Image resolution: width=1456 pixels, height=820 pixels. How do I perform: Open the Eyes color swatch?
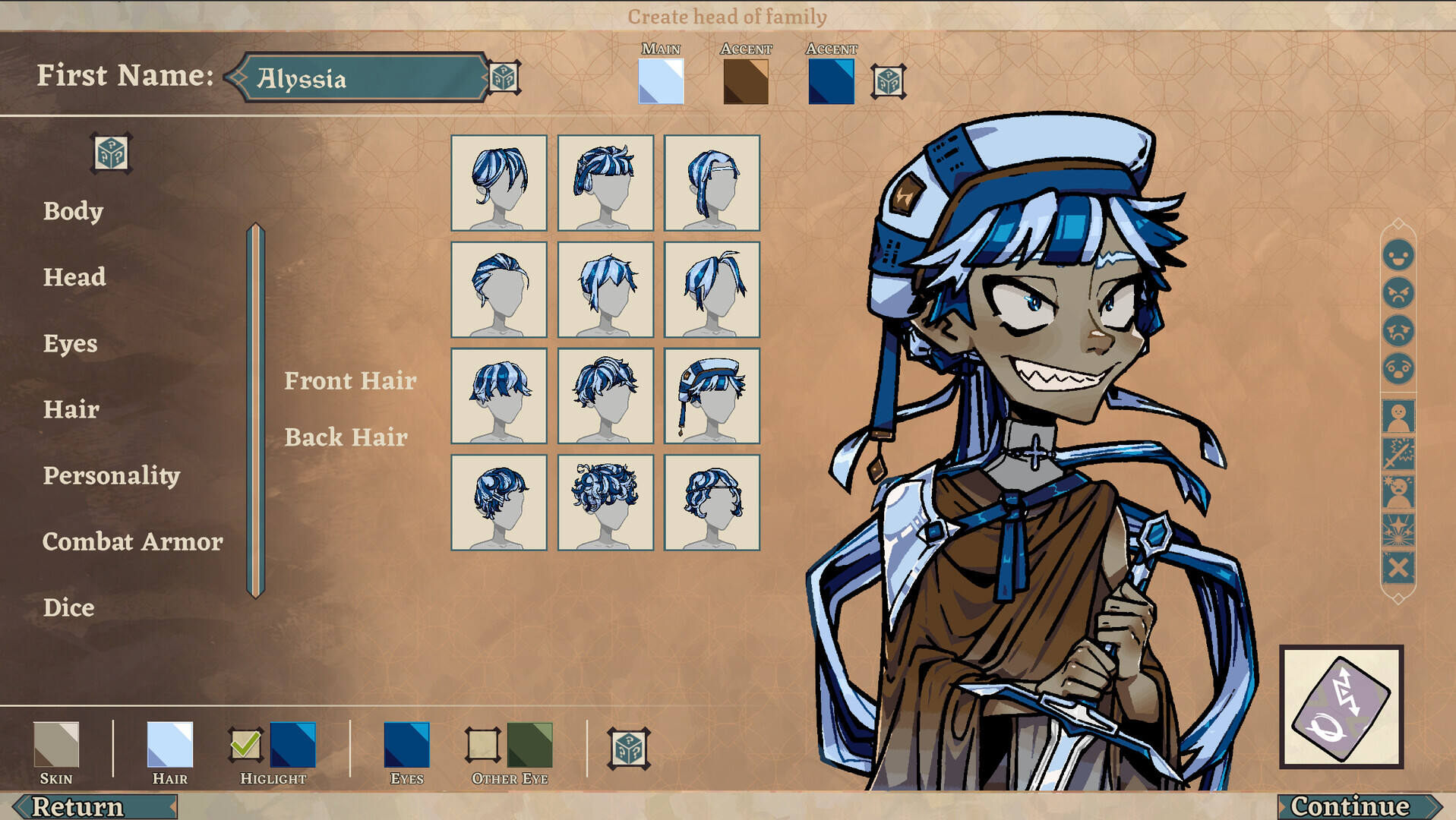pyautogui.click(x=406, y=745)
